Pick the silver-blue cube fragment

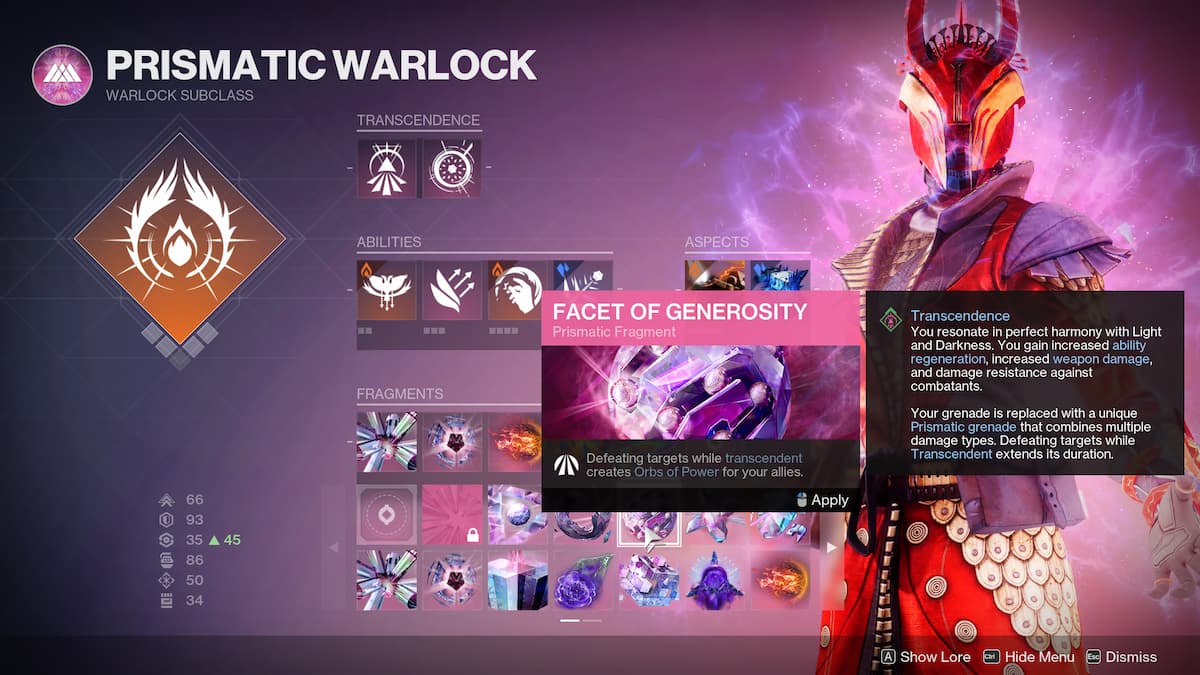(x=517, y=580)
